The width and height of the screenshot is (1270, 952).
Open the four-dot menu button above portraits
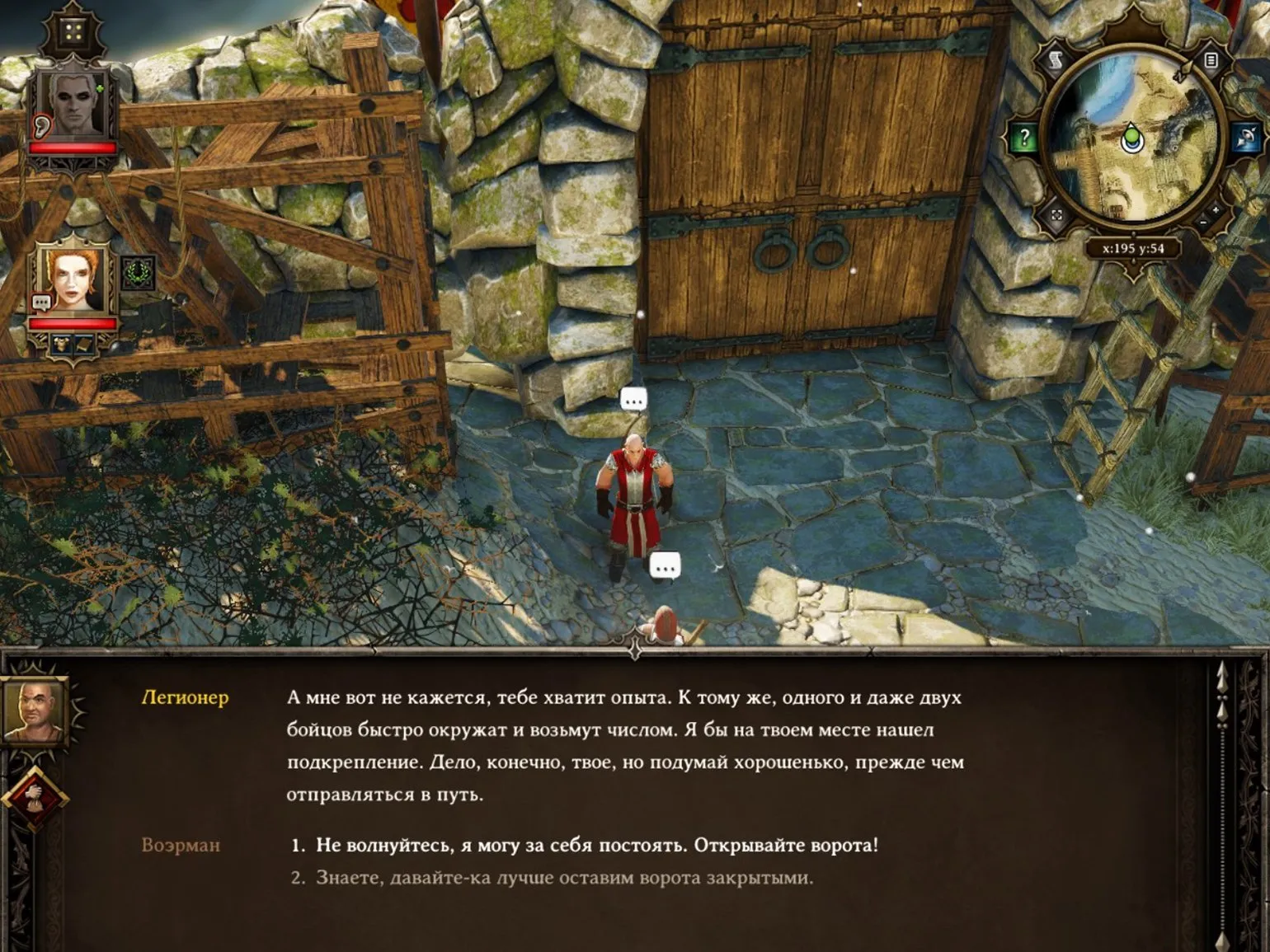[73, 33]
